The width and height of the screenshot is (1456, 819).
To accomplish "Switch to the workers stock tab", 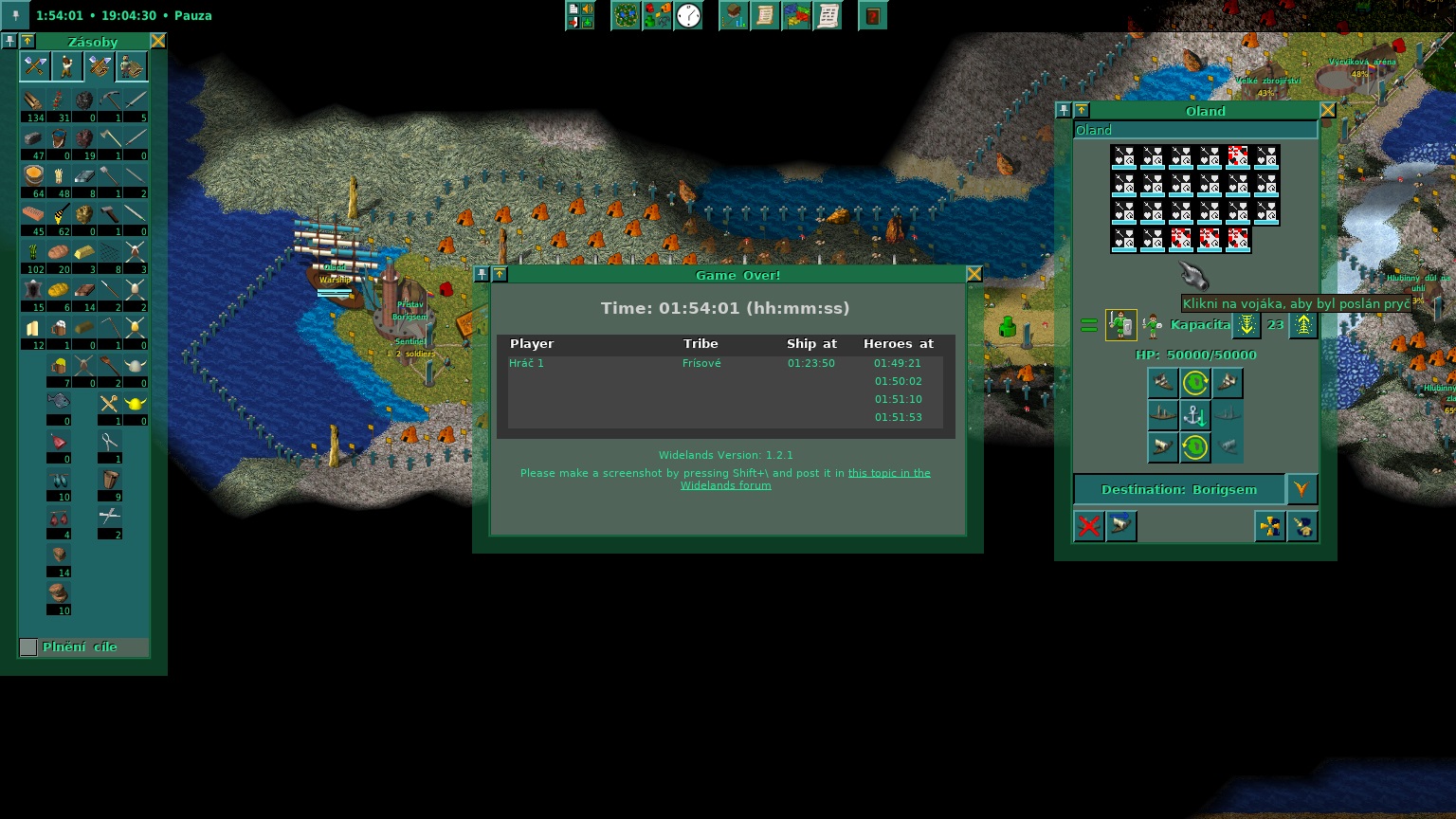I will [x=66, y=66].
